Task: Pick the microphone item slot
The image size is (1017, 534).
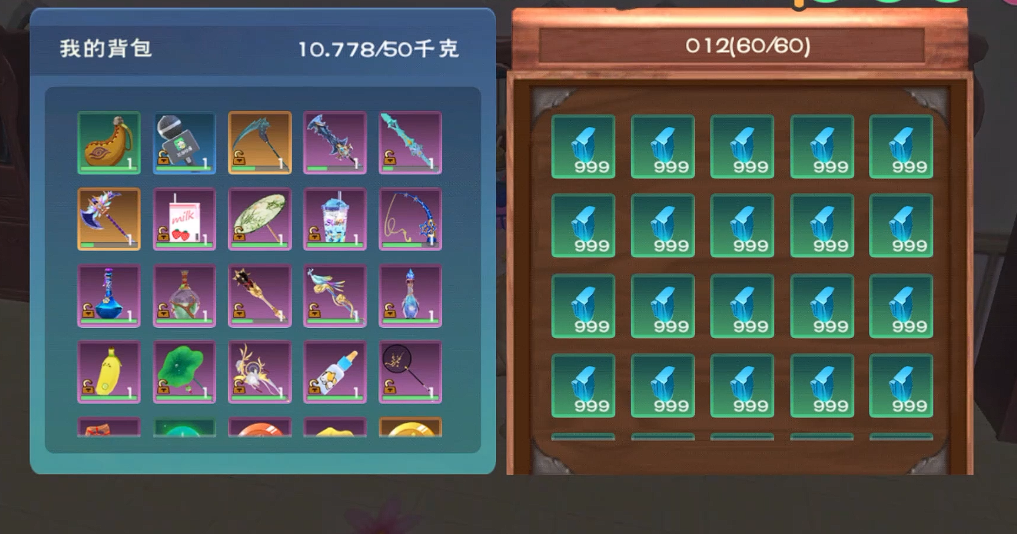Action: pyautogui.click(x=184, y=142)
